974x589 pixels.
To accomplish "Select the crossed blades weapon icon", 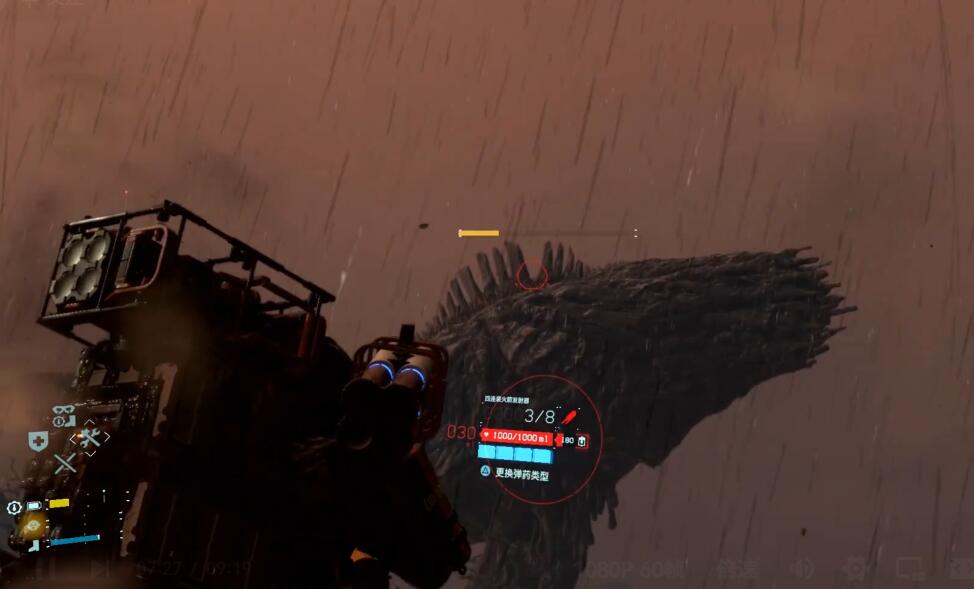I will 65,464.
